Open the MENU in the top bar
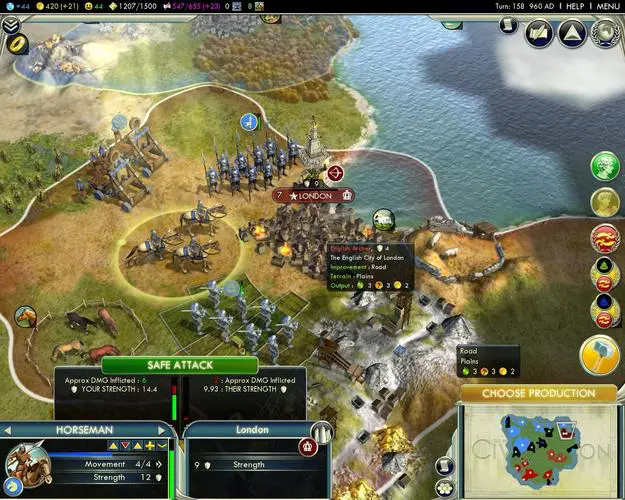This screenshot has height=500, width=625. click(x=608, y=6)
